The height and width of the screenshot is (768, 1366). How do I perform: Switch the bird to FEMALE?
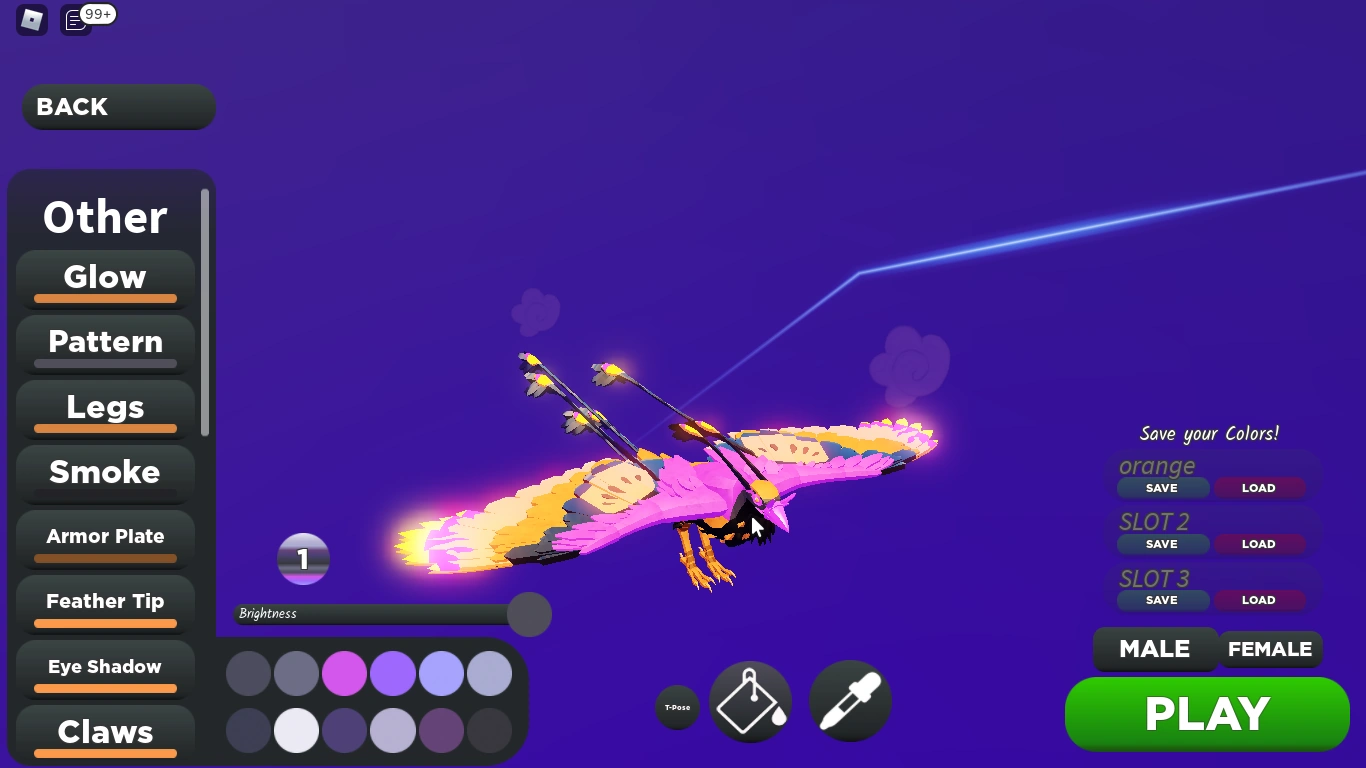pyautogui.click(x=1270, y=649)
